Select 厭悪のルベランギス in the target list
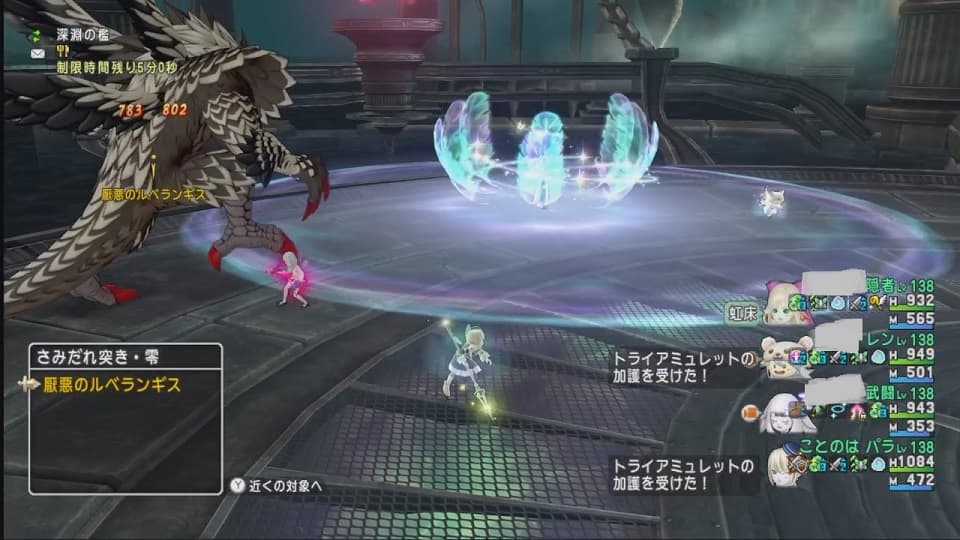Screen dimensions: 960x540 [112, 384]
